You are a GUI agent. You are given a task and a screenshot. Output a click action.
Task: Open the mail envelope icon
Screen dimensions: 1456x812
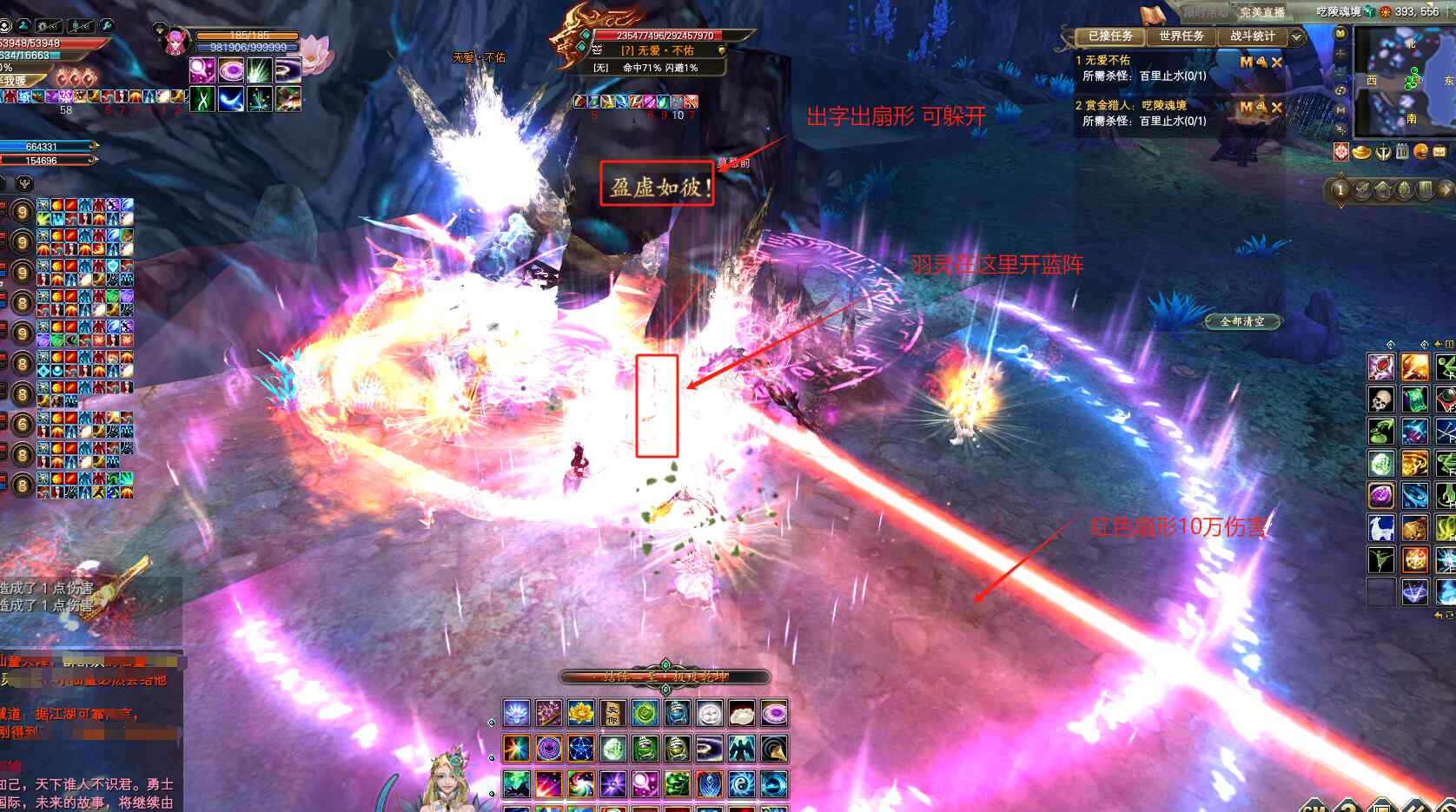tap(1439, 152)
